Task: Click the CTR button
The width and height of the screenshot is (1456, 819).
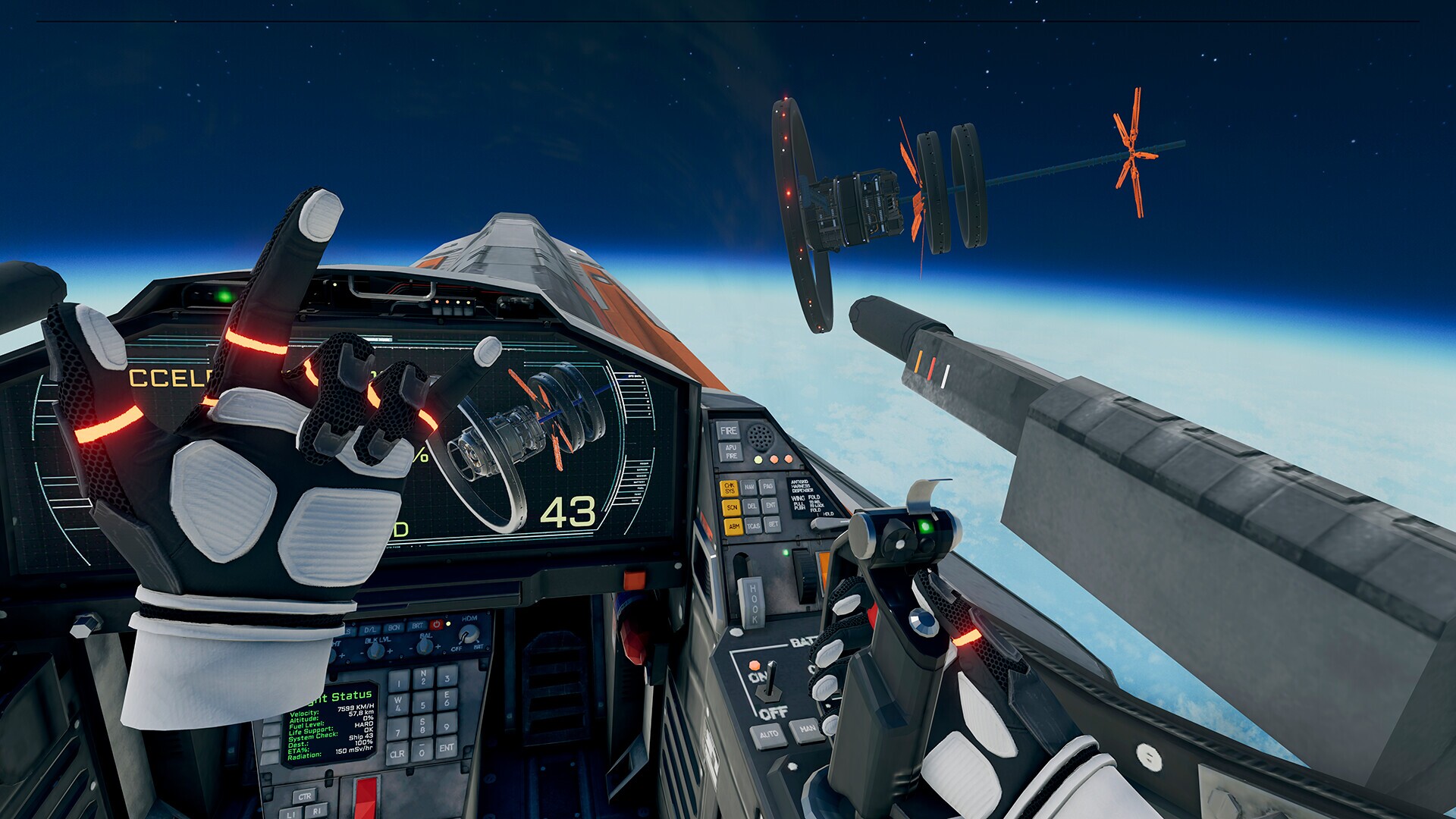Action: pyautogui.click(x=305, y=796)
